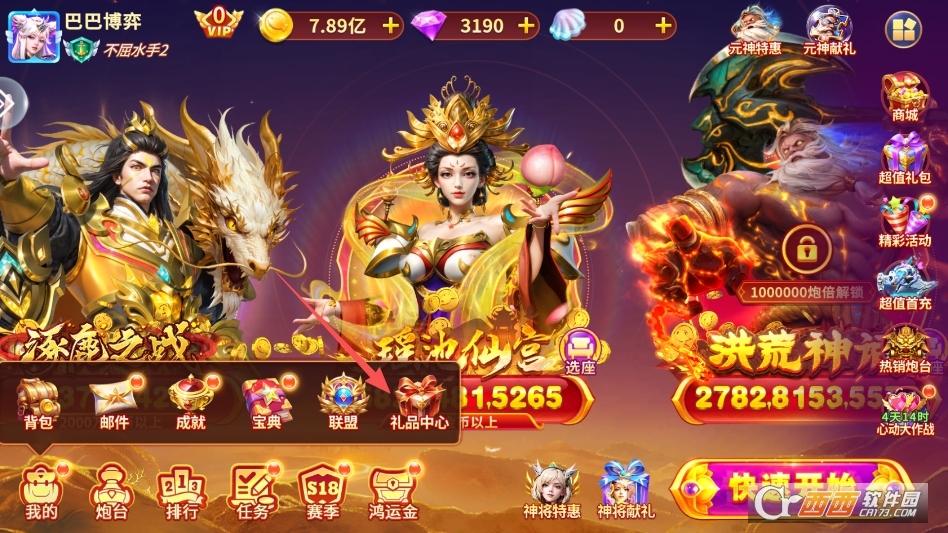Open the 成就 achievements
Image resolution: width=948 pixels, height=533 pixels.
[x=190, y=401]
